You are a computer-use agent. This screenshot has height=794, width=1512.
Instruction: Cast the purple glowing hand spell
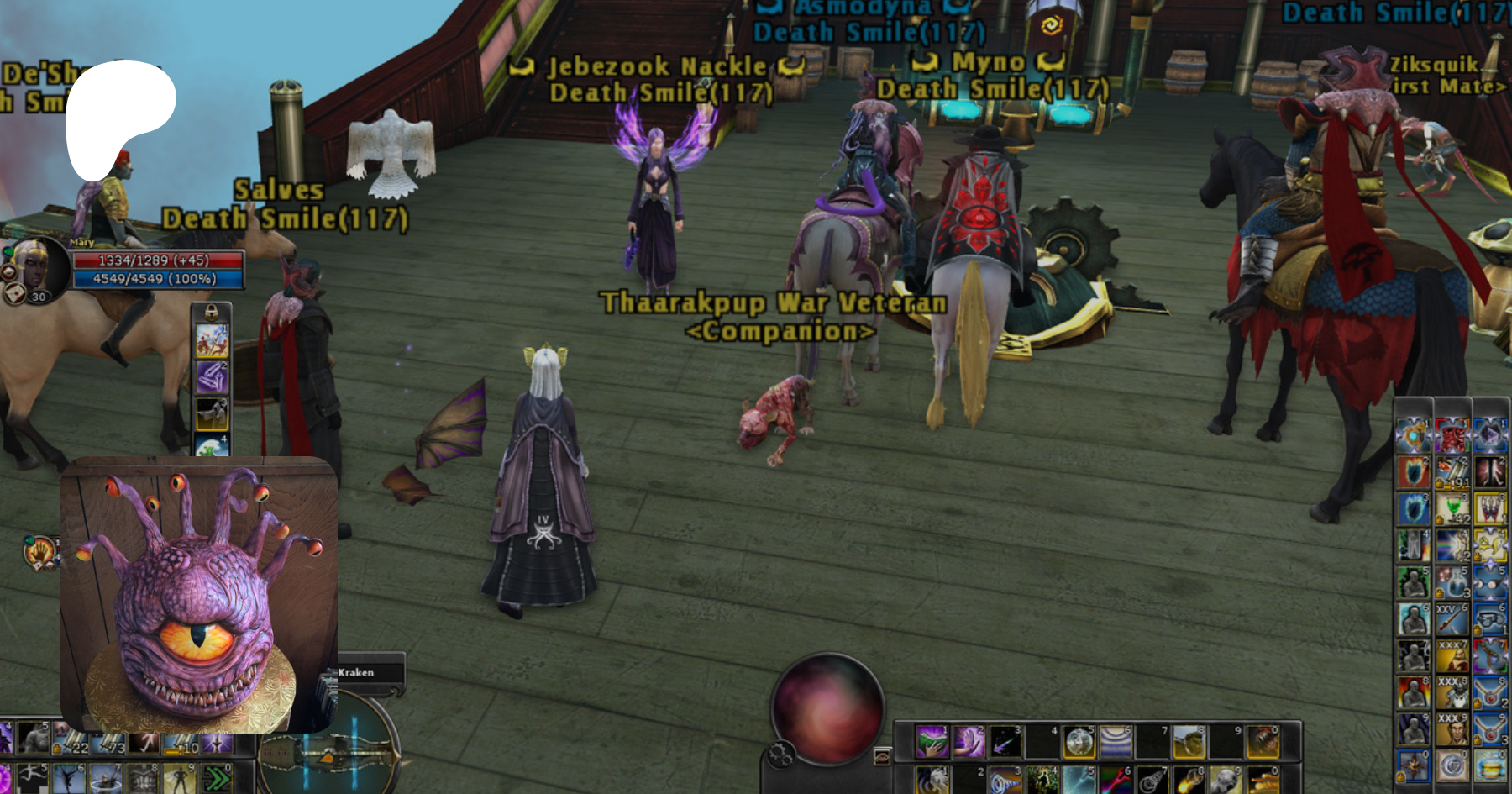[968, 742]
